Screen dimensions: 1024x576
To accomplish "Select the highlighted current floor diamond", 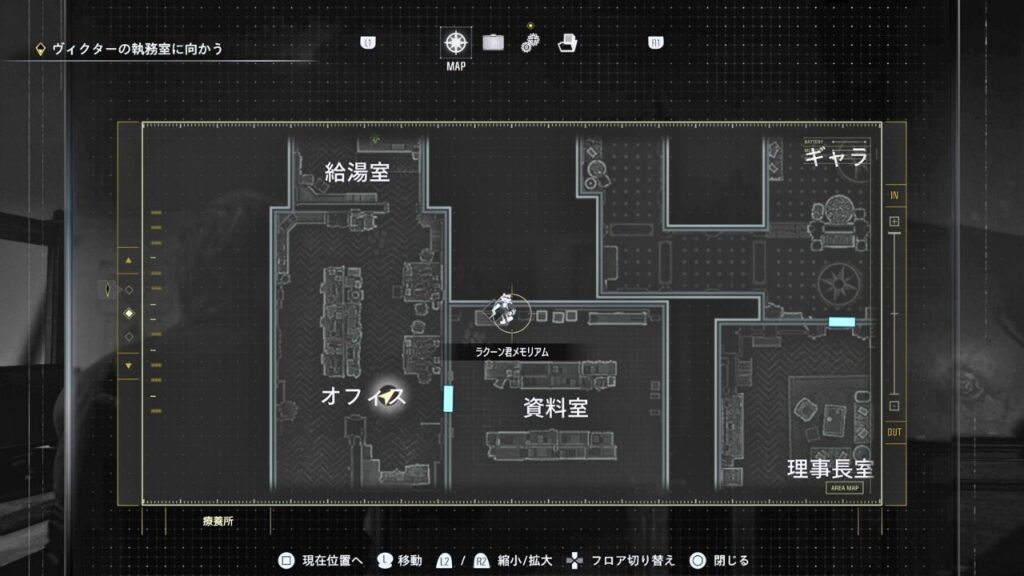I will [x=128, y=314].
